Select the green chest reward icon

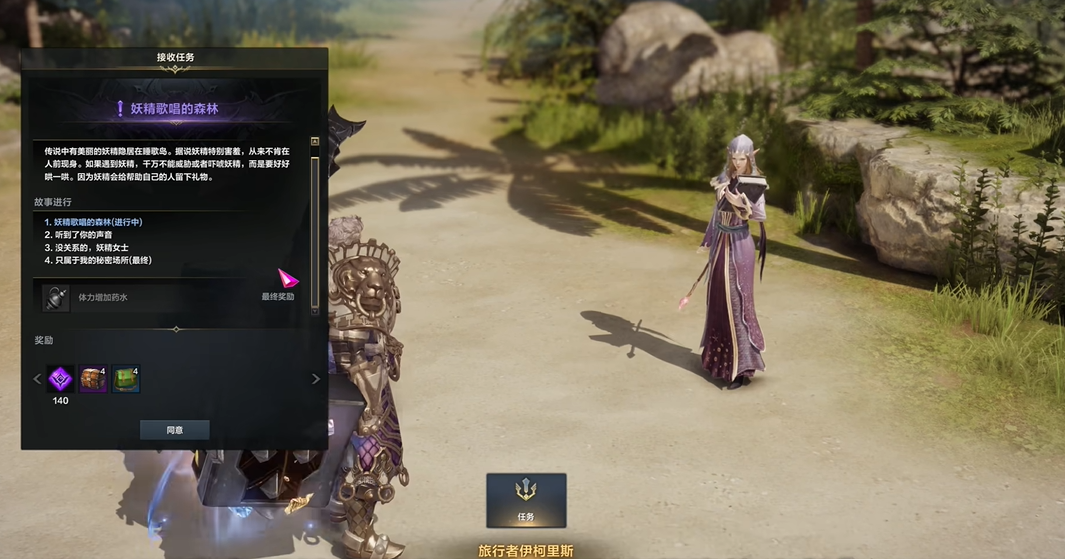click(125, 379)
